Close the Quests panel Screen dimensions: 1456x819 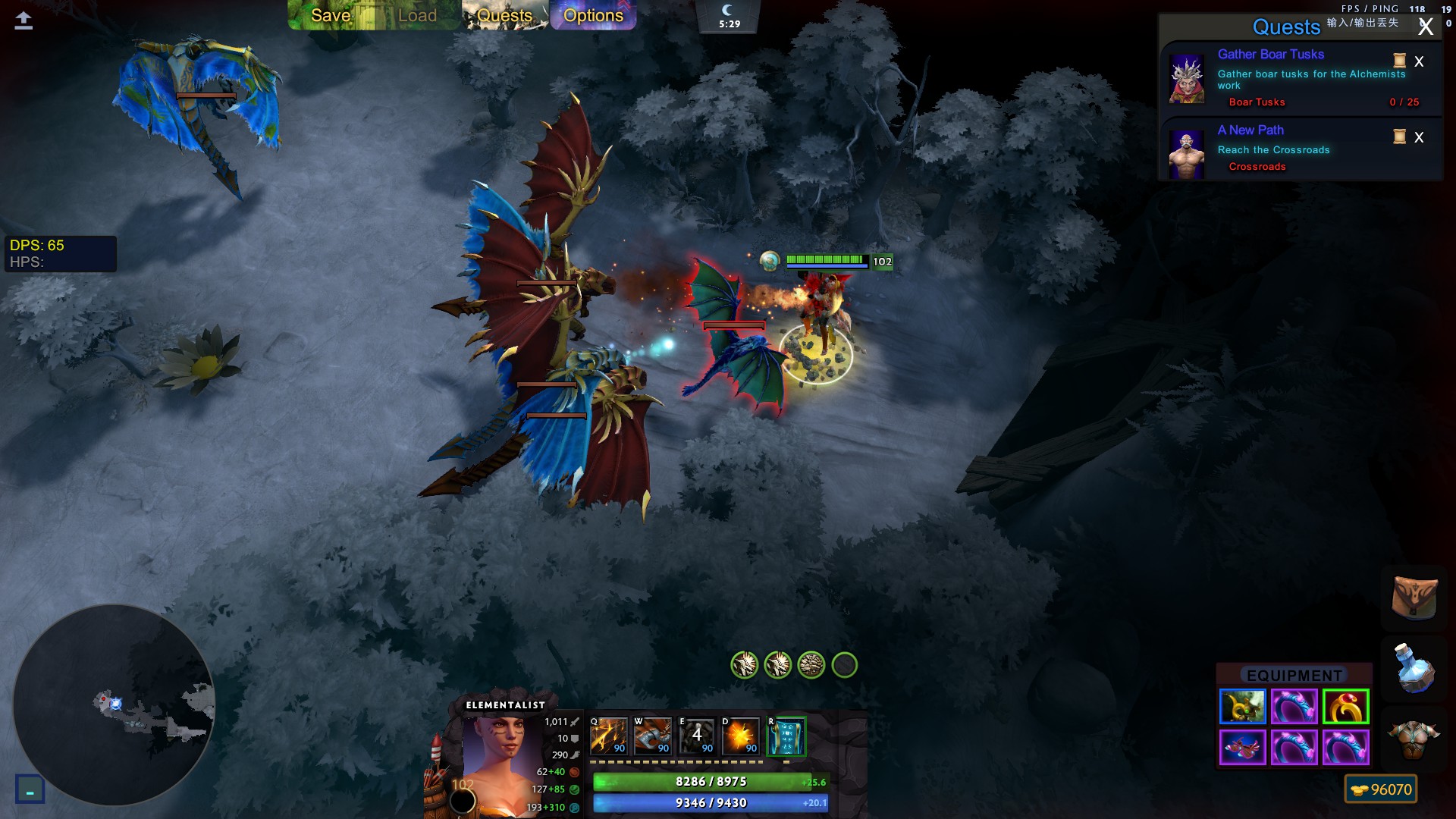coord(1426,27)
